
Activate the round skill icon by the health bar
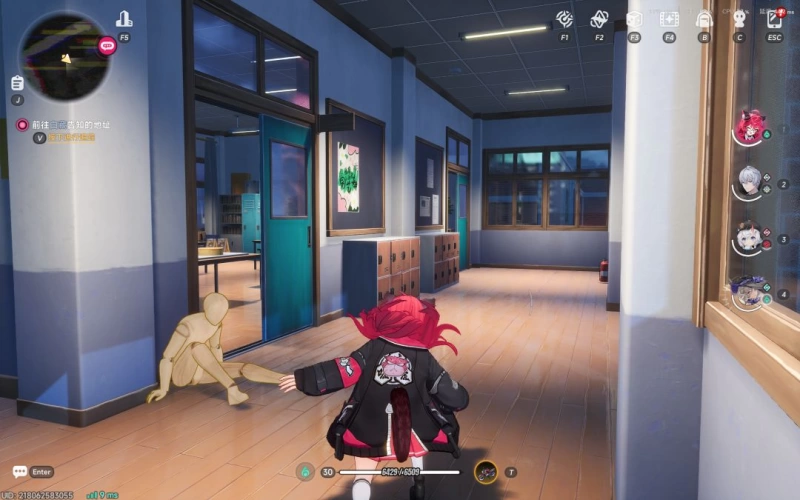click(486, 471)
